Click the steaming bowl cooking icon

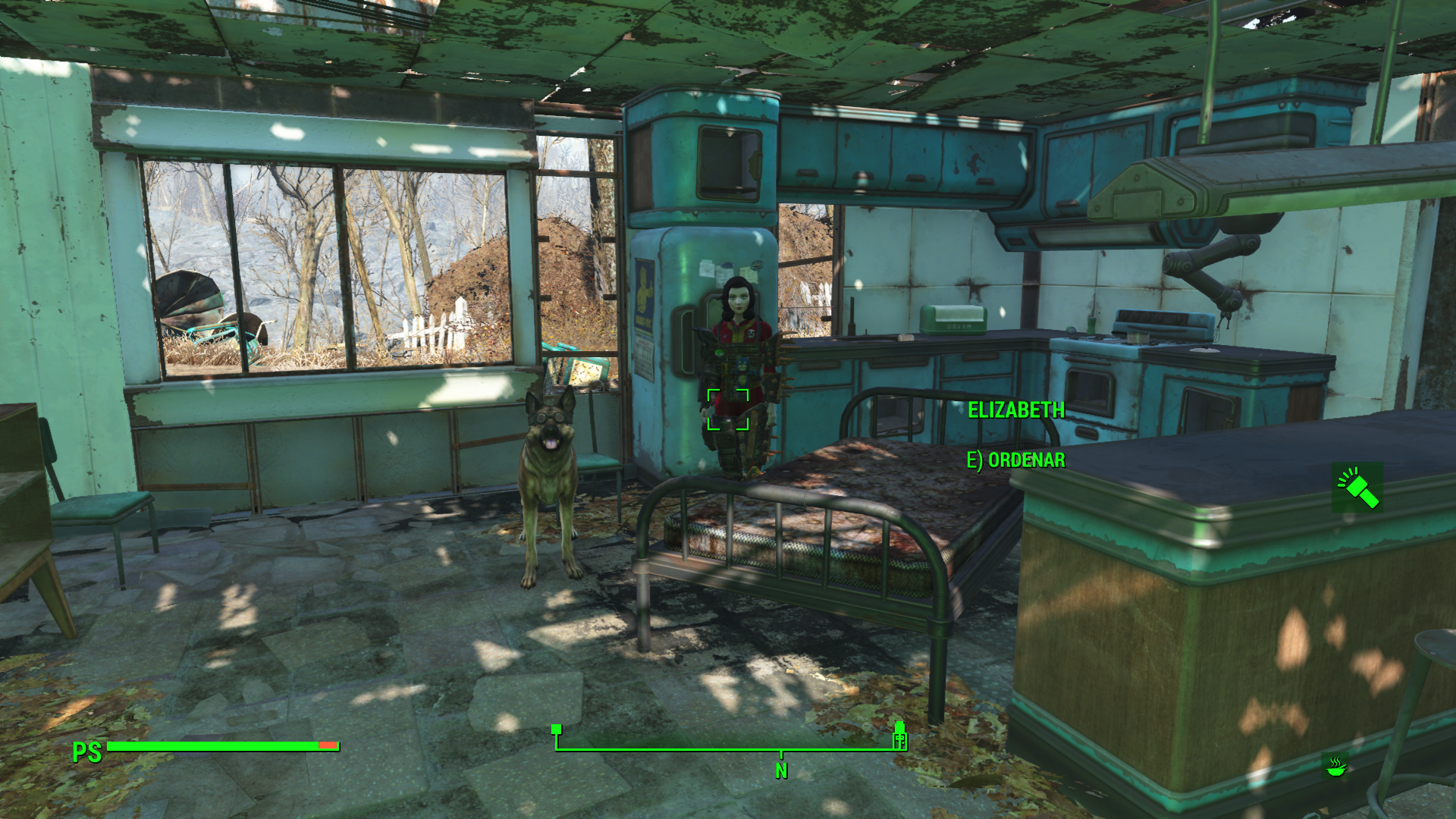coord(1335,767)
